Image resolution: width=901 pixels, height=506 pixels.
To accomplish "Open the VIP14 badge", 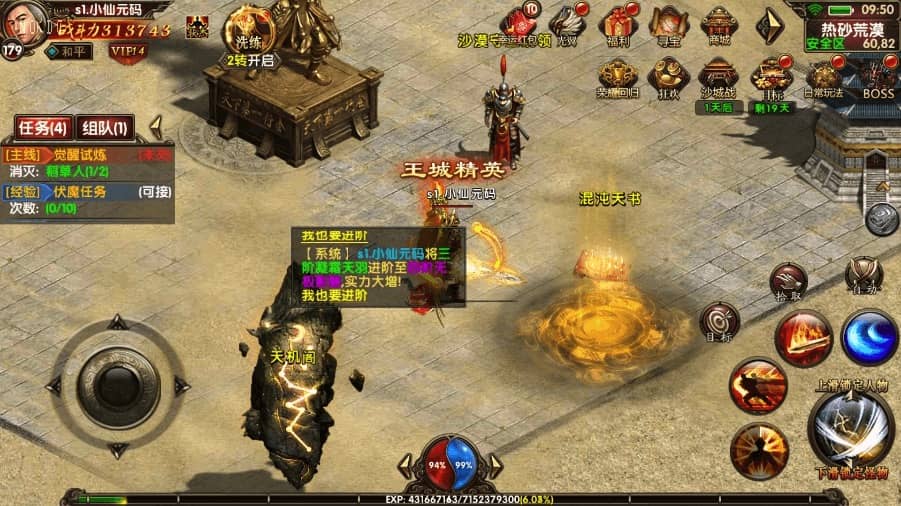I will [x=128, y=49].
